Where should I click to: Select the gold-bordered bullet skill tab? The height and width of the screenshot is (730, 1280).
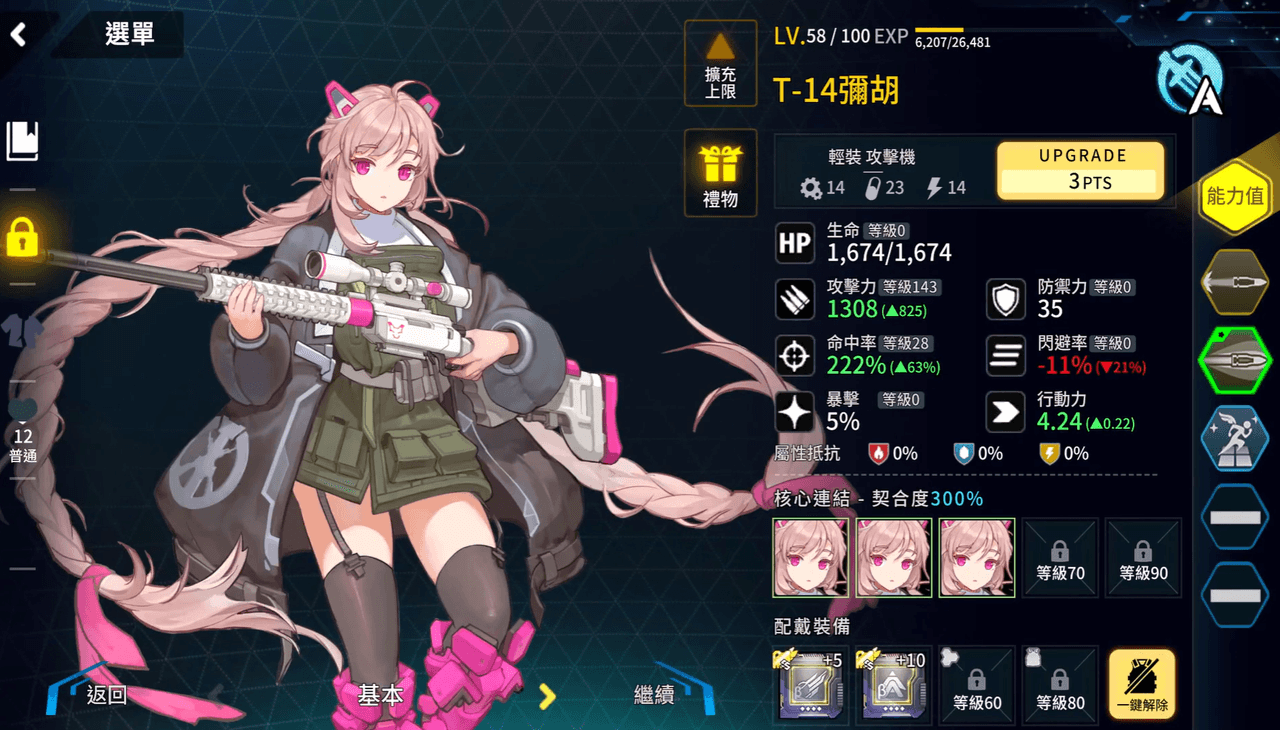pos(1235,282)
